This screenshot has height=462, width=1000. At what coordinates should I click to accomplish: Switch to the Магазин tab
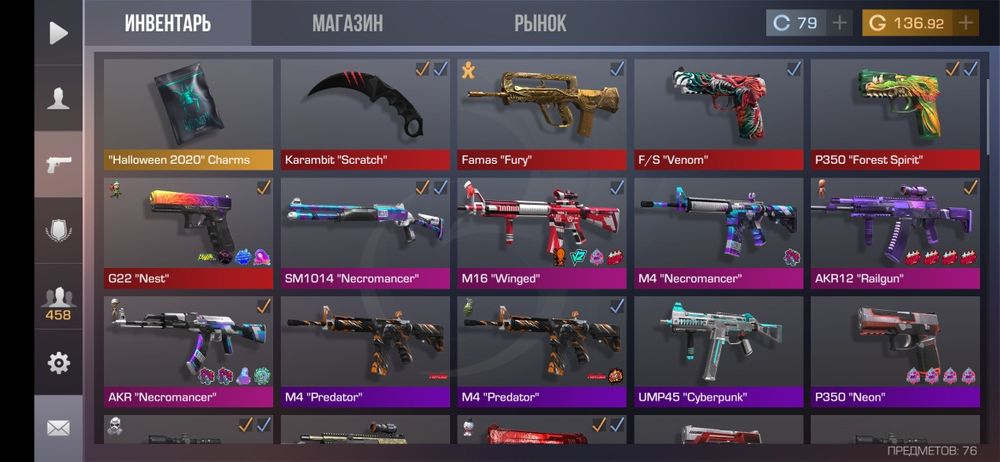click(347, 23)
